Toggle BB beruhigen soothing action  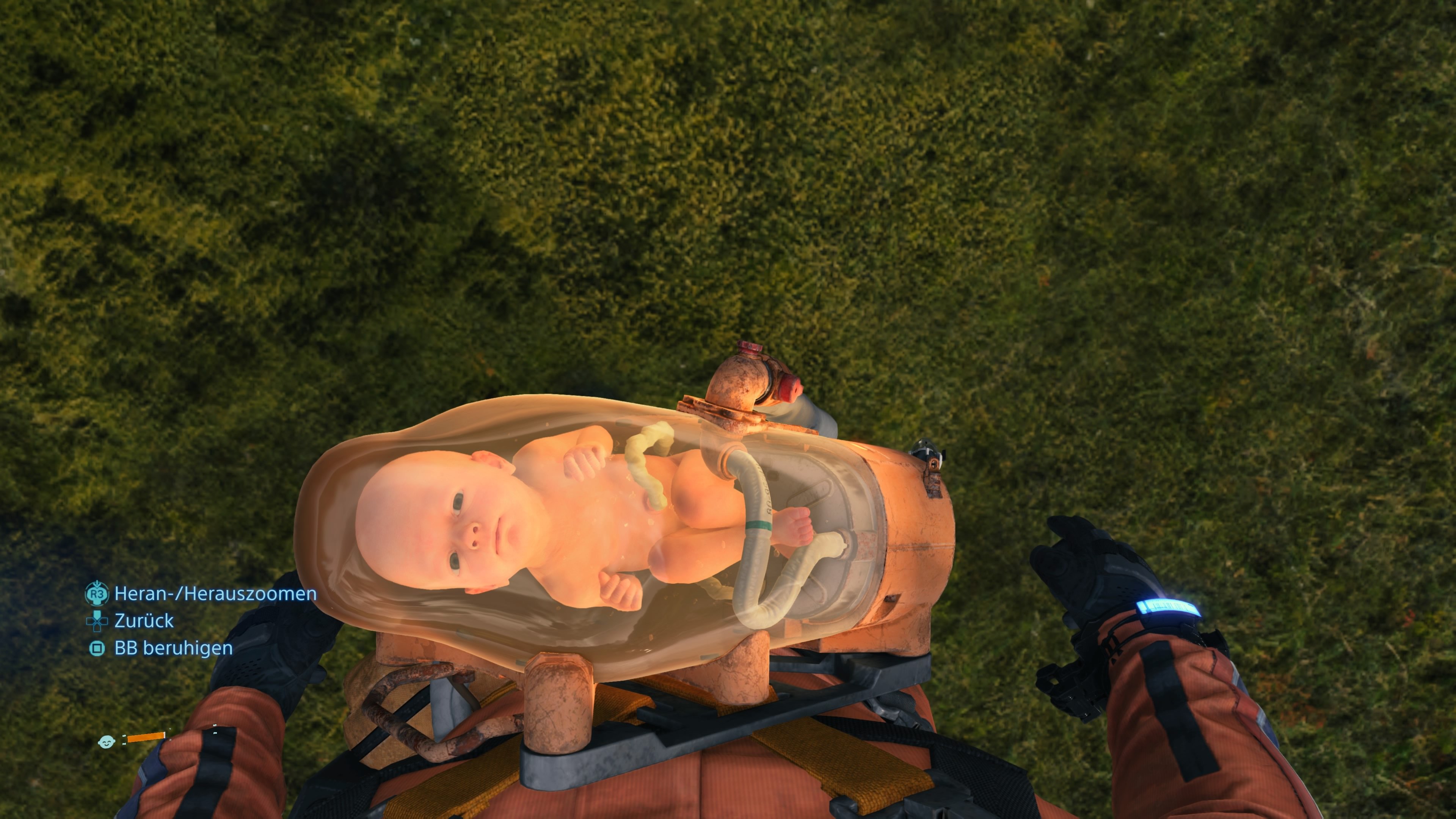173,649
